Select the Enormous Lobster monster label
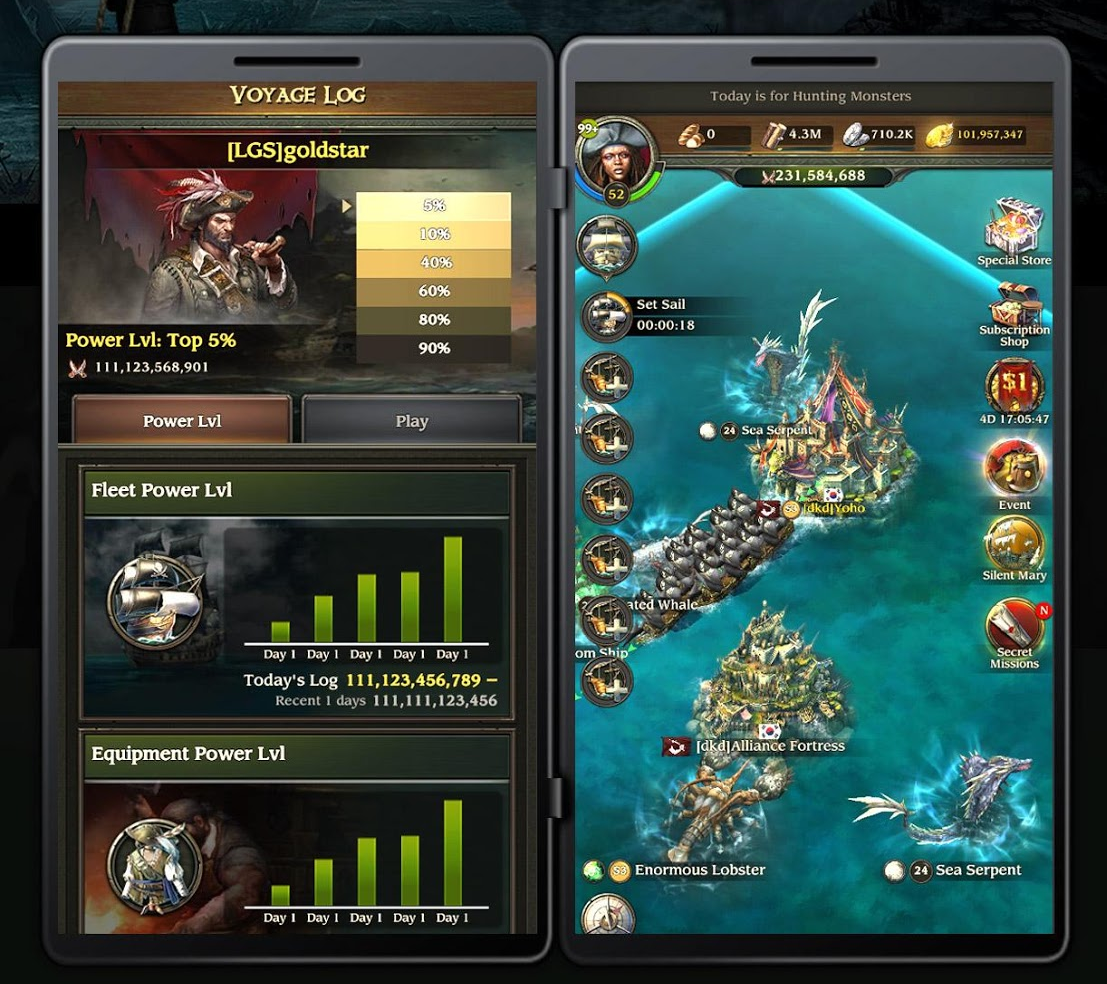 click(x=698, y=870)
